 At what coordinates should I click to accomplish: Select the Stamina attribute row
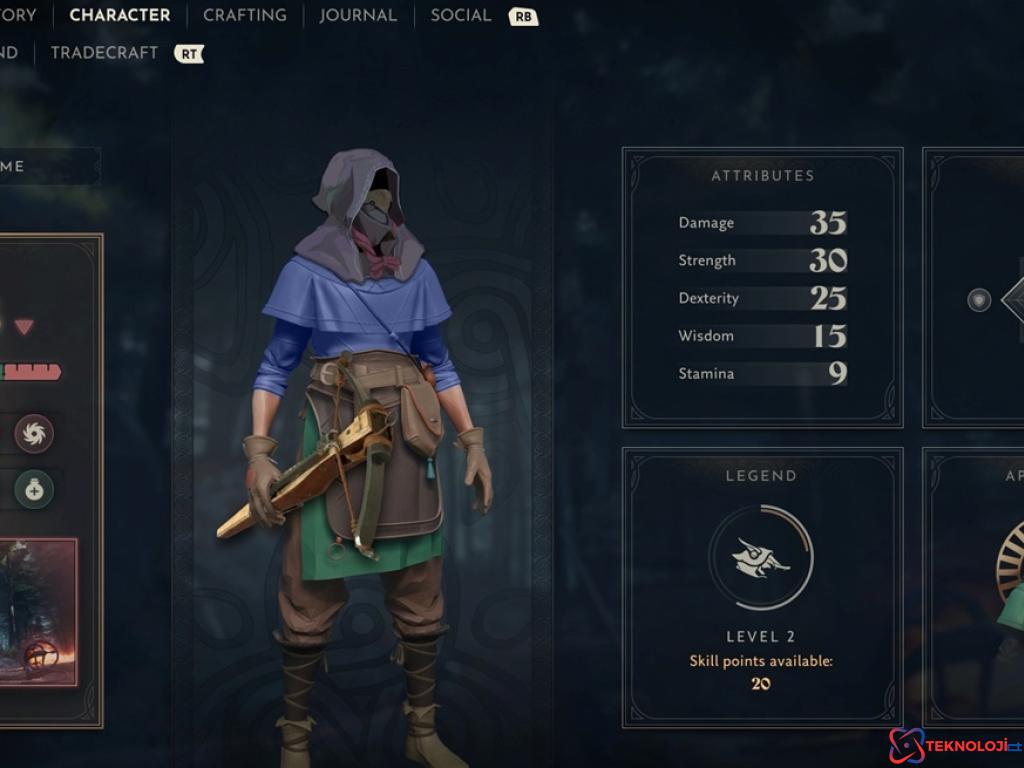click(x=762, y=374)
